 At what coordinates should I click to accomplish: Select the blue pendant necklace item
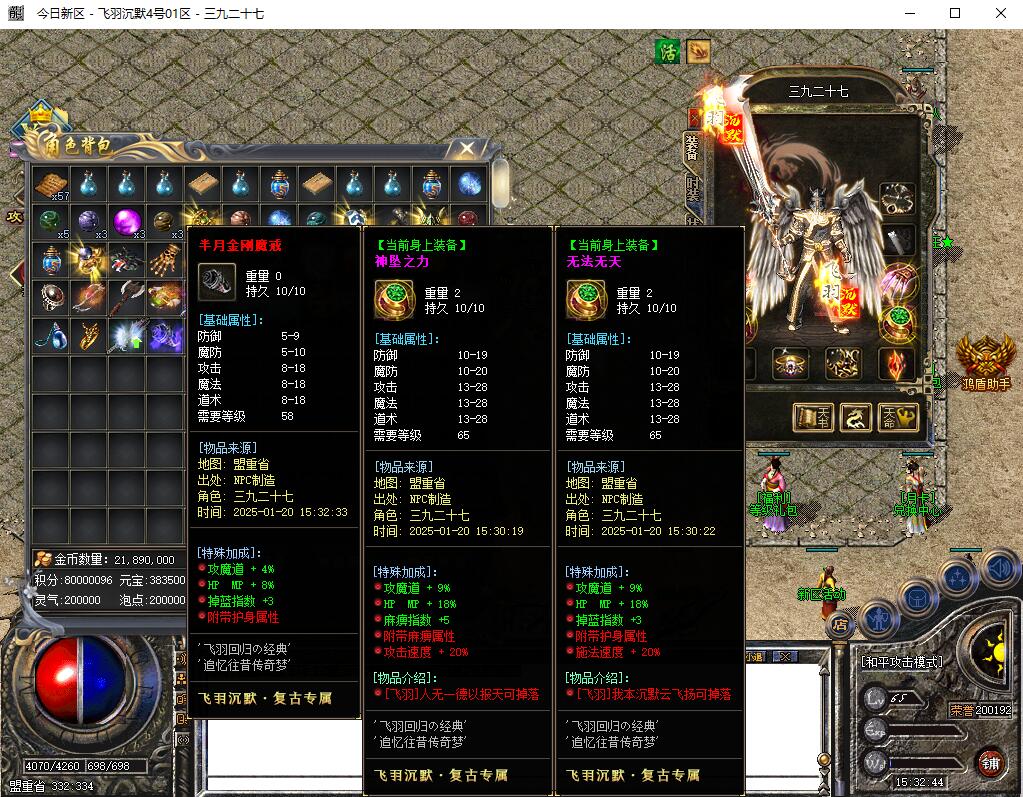tap(51, 334)
